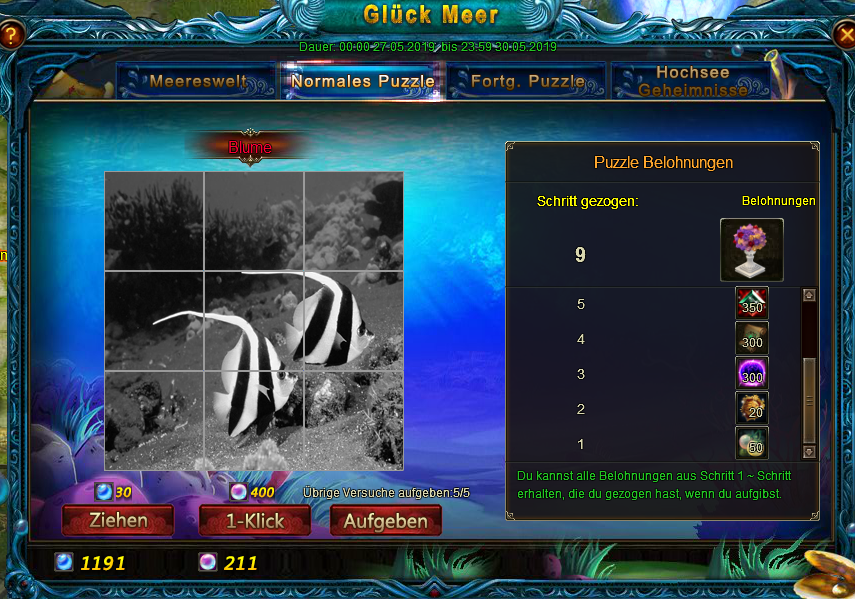Viewport: 855px width, 599px height.
Task: Inspect the step 1 reward icon
Action: (x=752, y=443)
